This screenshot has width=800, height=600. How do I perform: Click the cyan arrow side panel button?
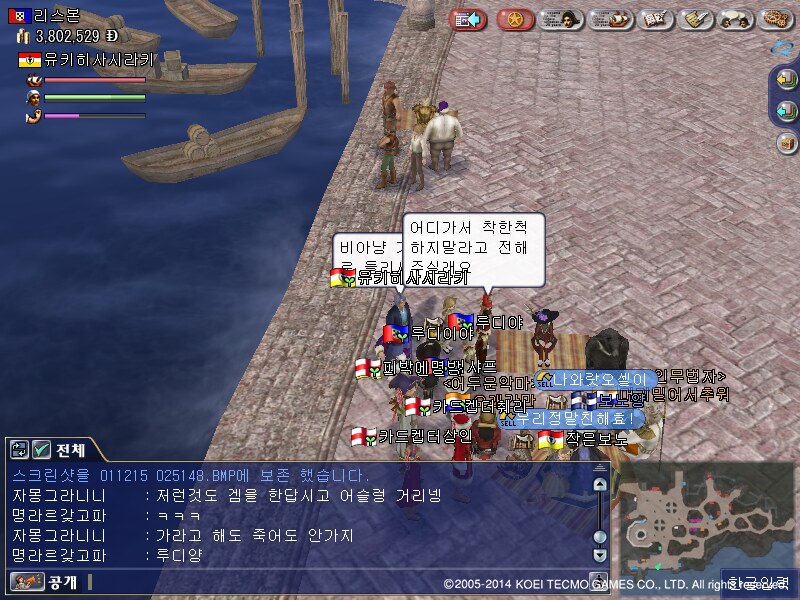tap(787, 110)
